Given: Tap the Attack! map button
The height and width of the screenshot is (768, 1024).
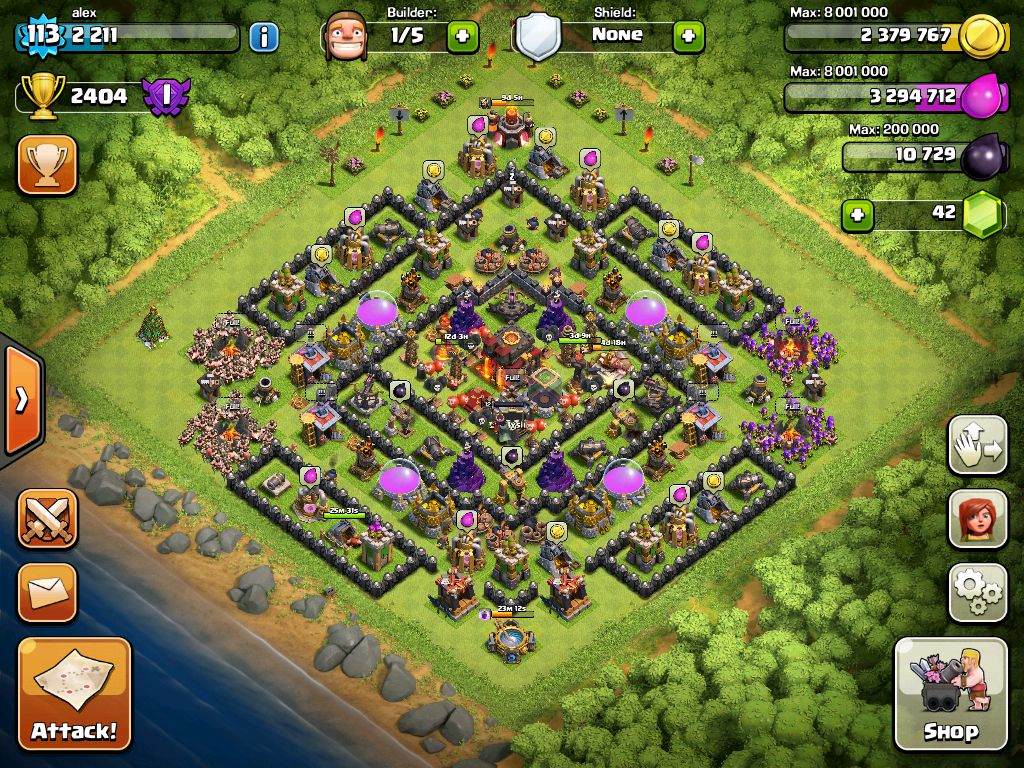Looking at the screenshot, I should [74, 693].
